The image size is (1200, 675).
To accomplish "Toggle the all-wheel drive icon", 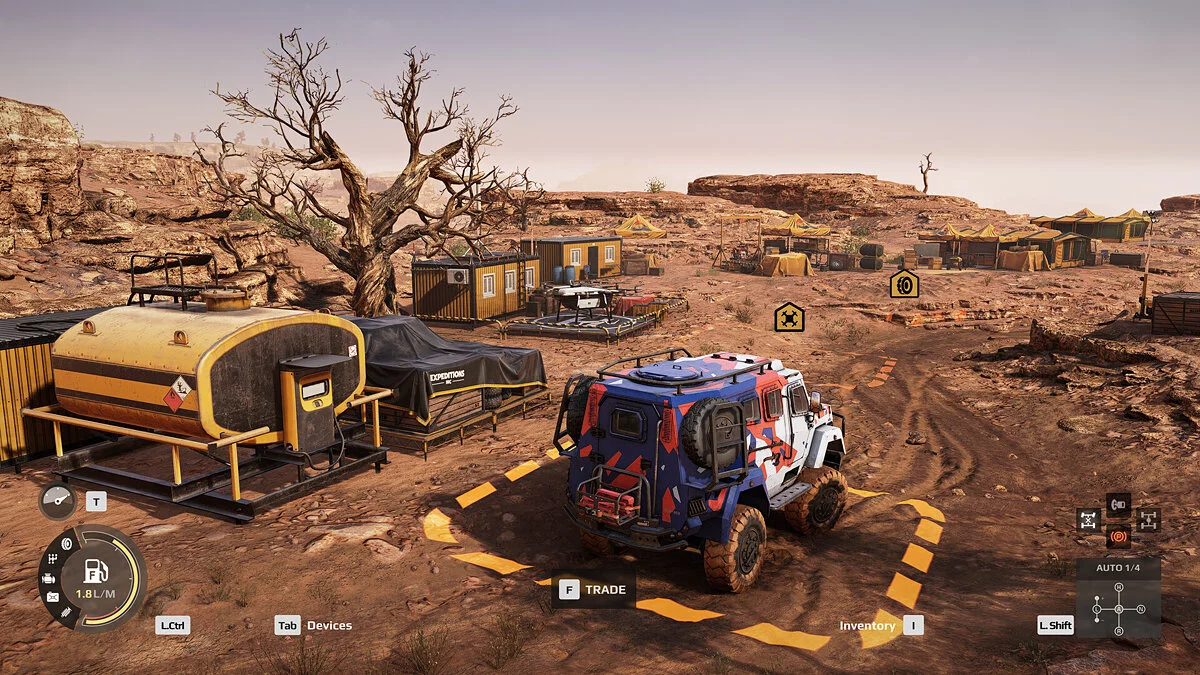I will [x=1148, y=520].
